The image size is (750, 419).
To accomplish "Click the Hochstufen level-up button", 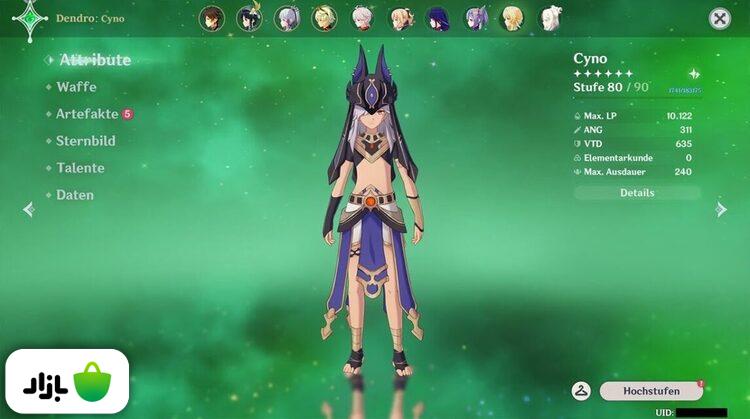I will (651, 391).
